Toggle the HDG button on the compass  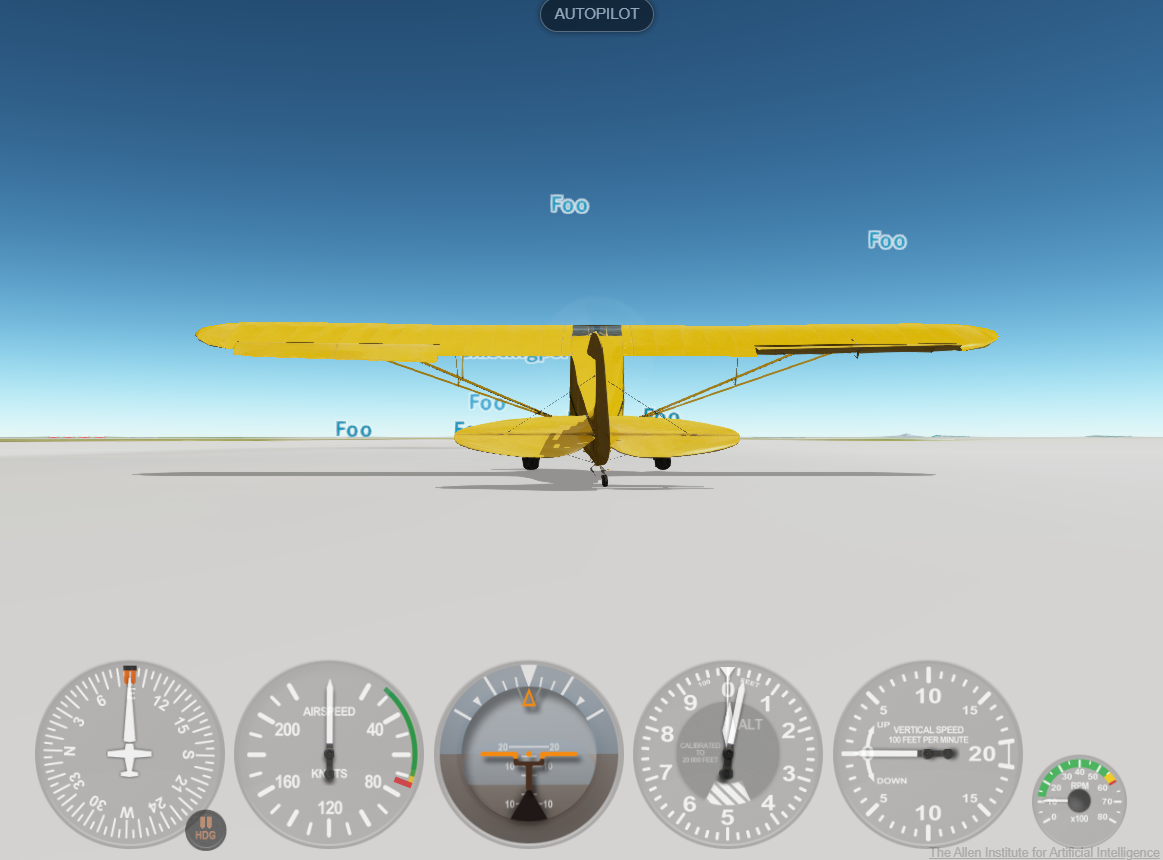pos(205,829)
